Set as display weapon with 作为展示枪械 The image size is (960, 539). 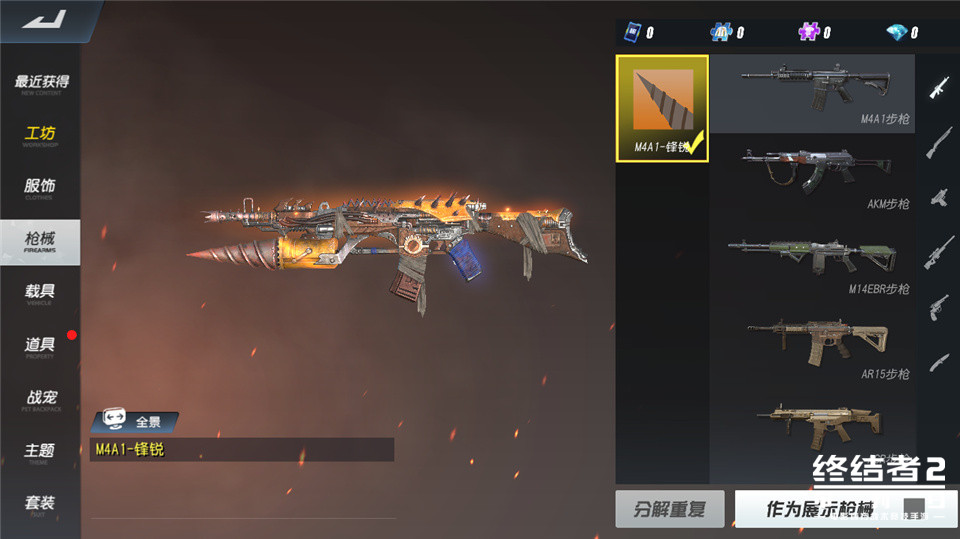[820, 509]
